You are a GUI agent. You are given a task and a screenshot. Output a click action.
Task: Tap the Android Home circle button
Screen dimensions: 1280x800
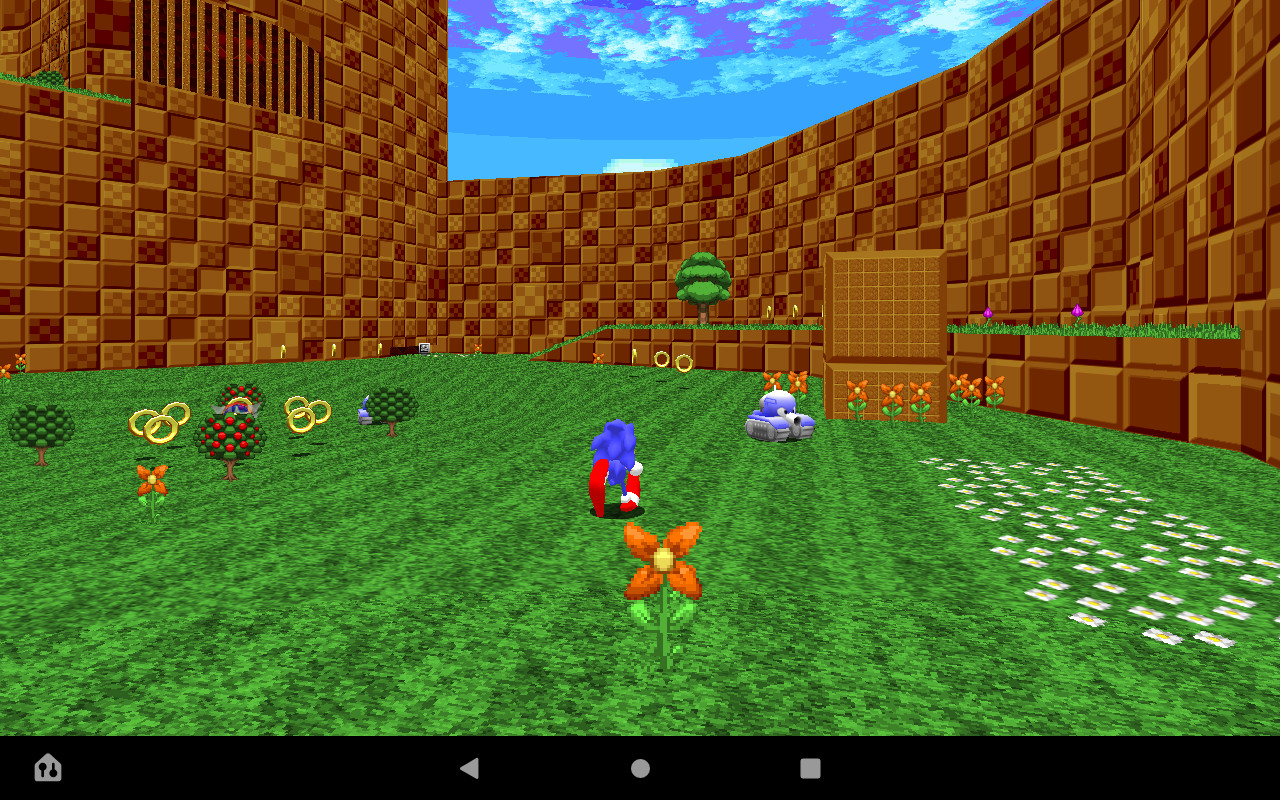[638, 768]
